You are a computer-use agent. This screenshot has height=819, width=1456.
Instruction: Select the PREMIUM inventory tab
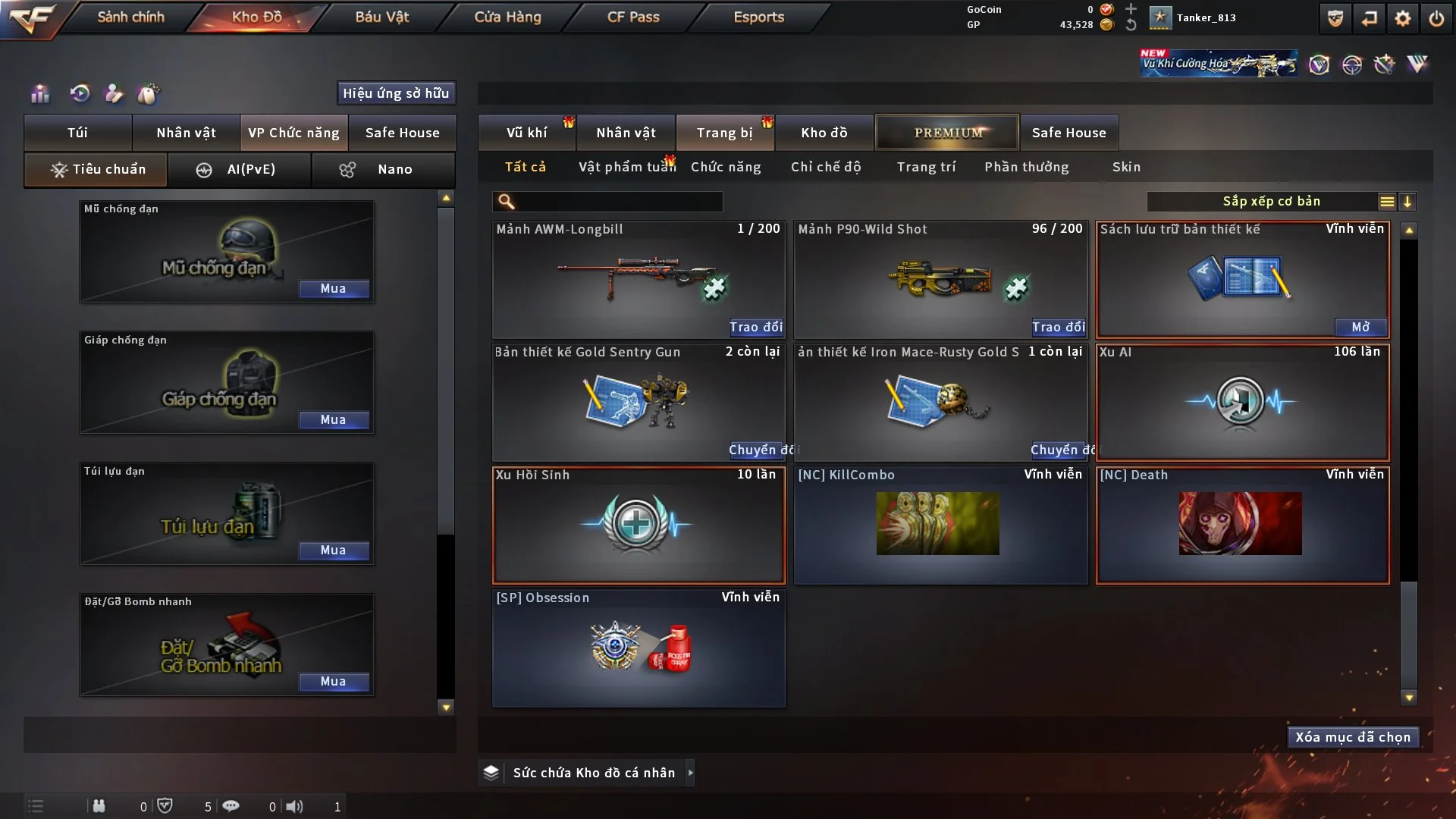point(947,133)
